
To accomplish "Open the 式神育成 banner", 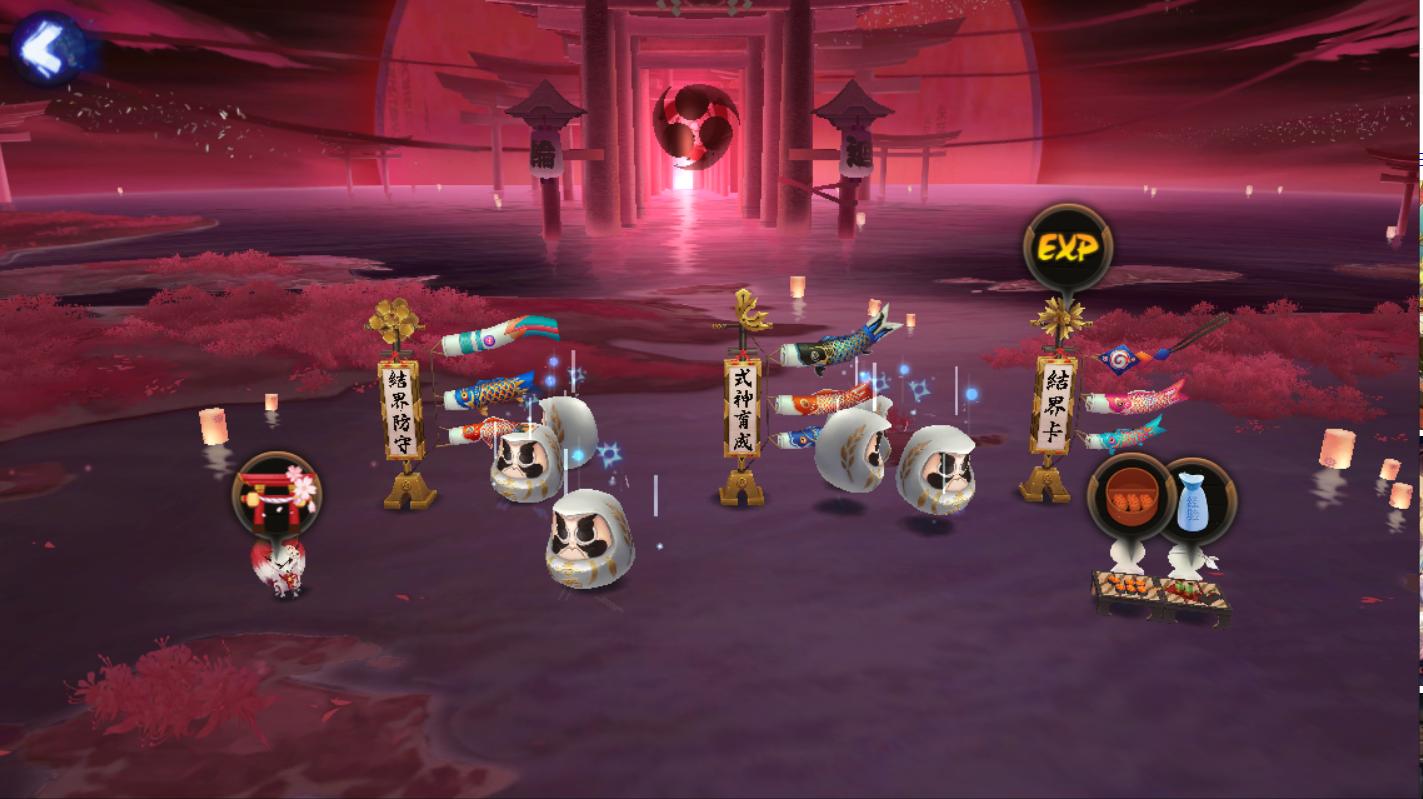I will point(742,409).
